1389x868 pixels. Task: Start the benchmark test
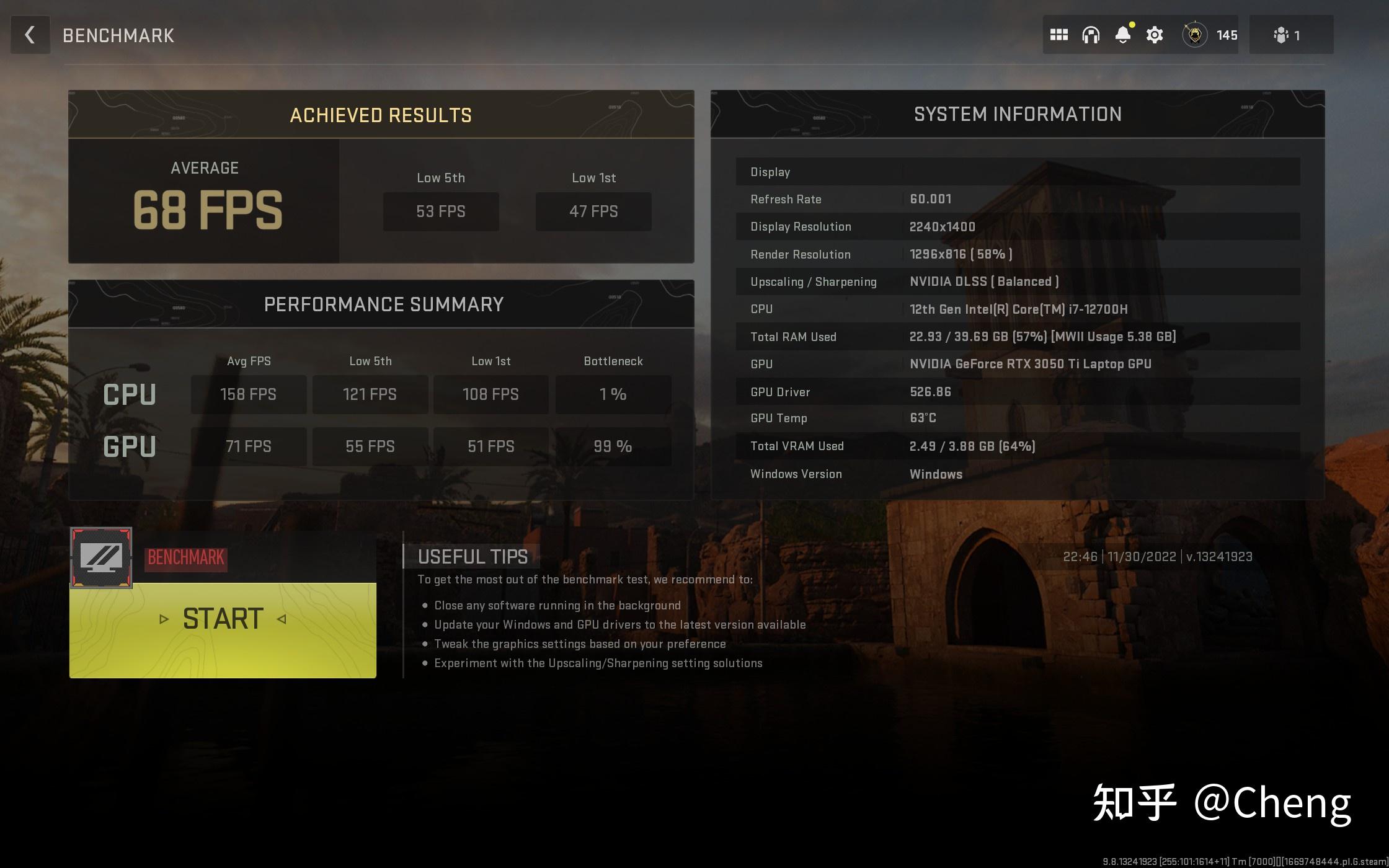pyautogui.click(x=223, y=620)
